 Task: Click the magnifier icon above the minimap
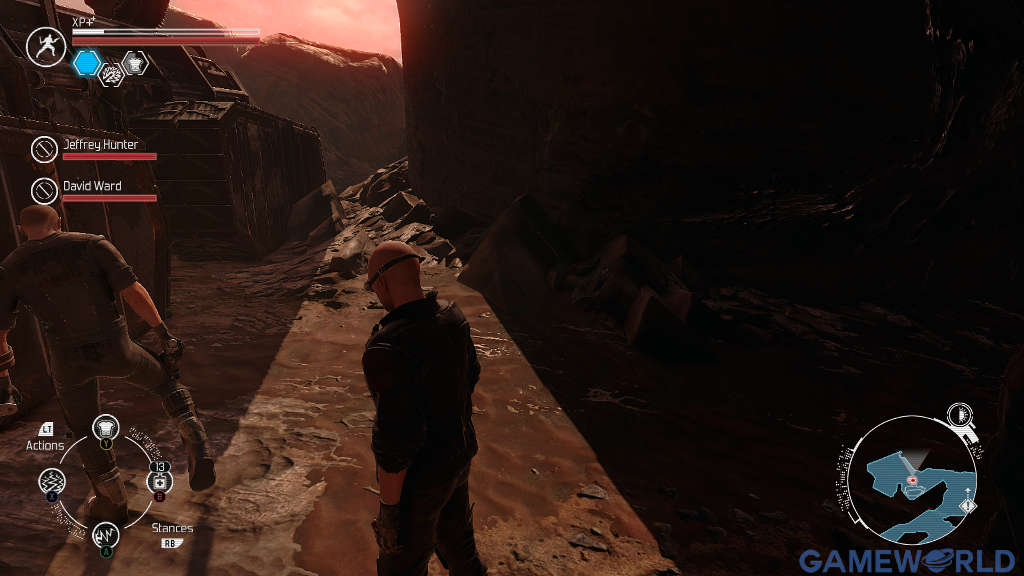[961, 416]
